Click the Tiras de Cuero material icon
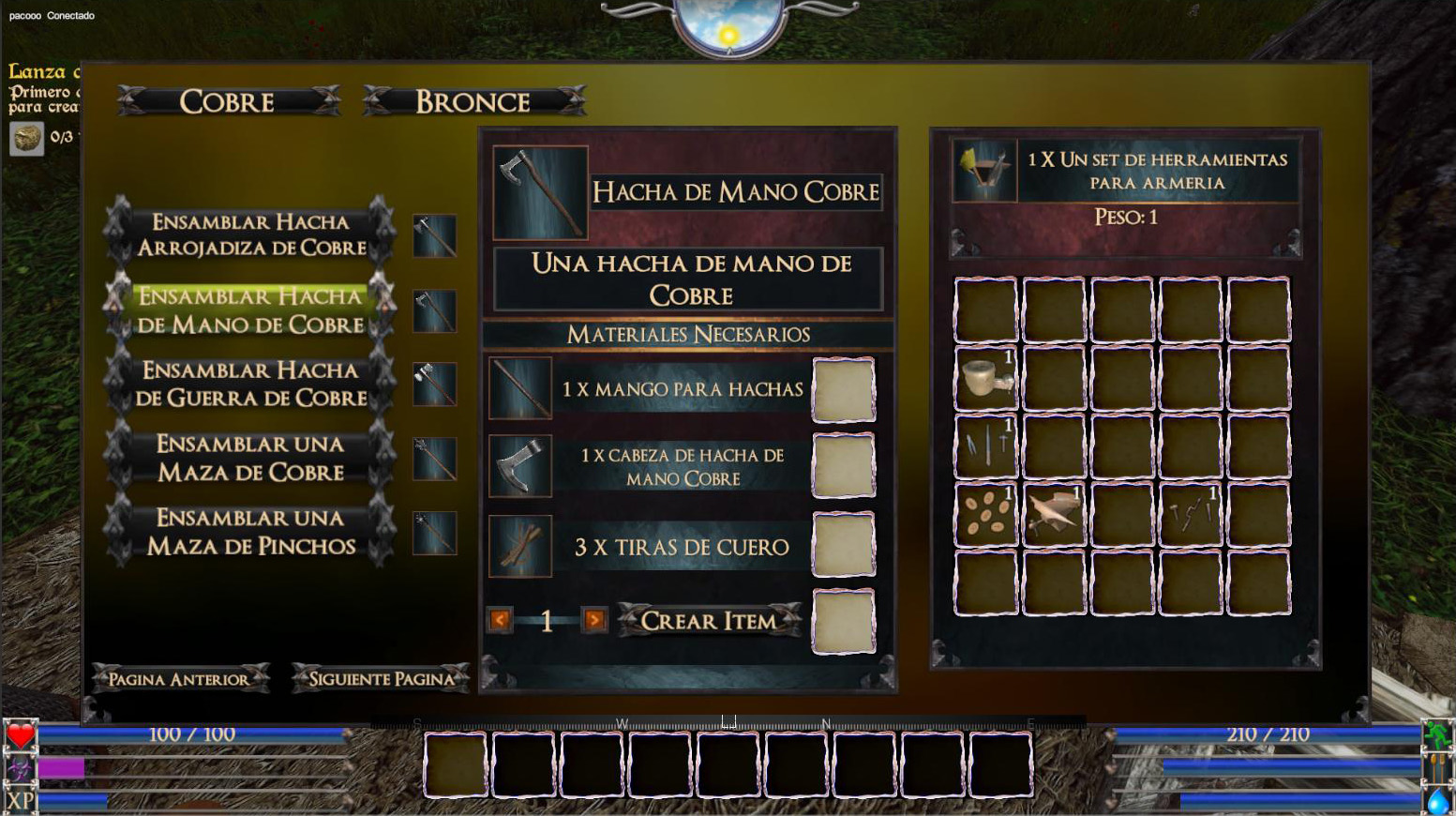Screen dimensions: 1456x816 click(x=520, y=546)
